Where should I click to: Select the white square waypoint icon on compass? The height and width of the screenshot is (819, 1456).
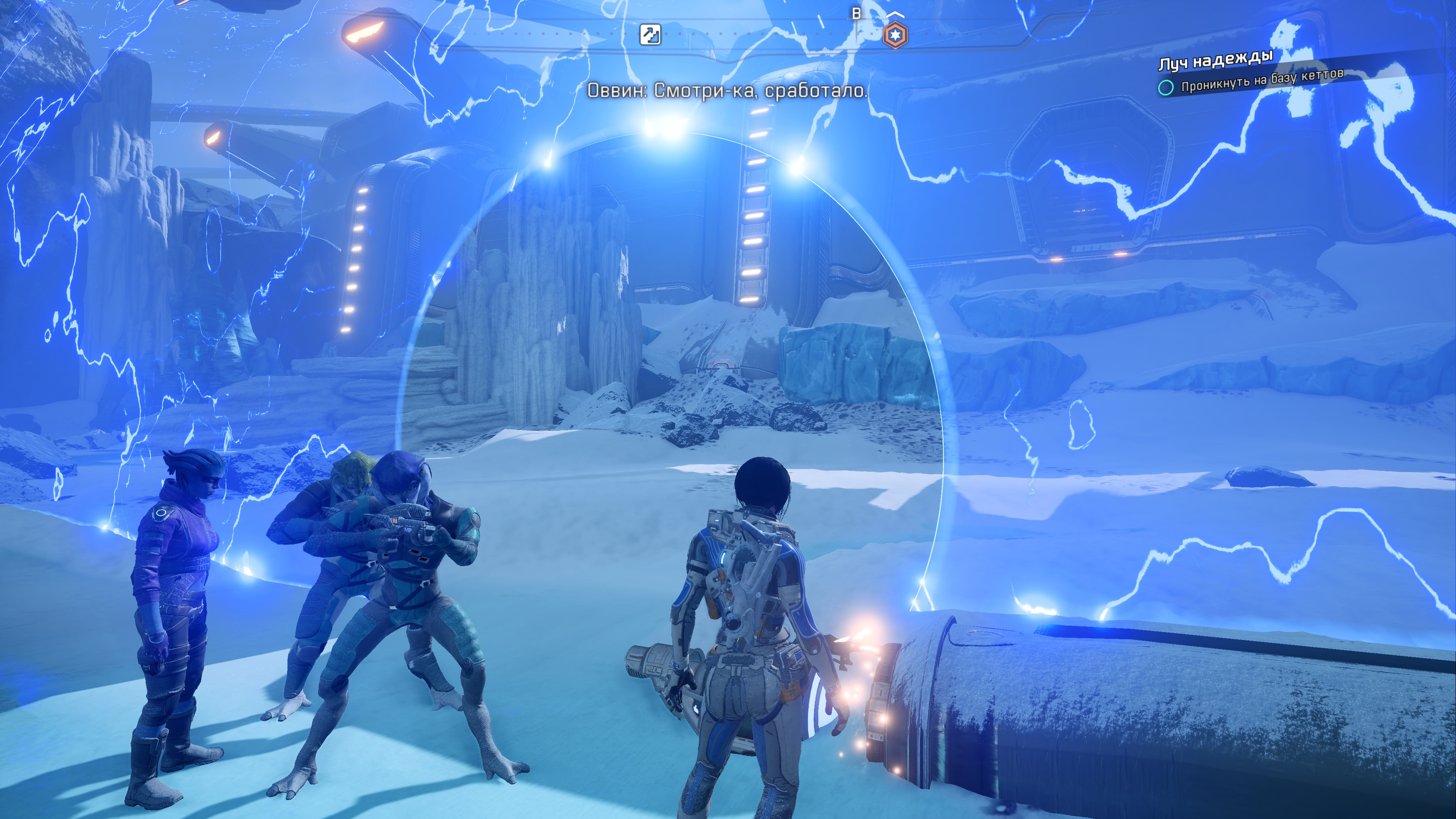pos(650,35)
